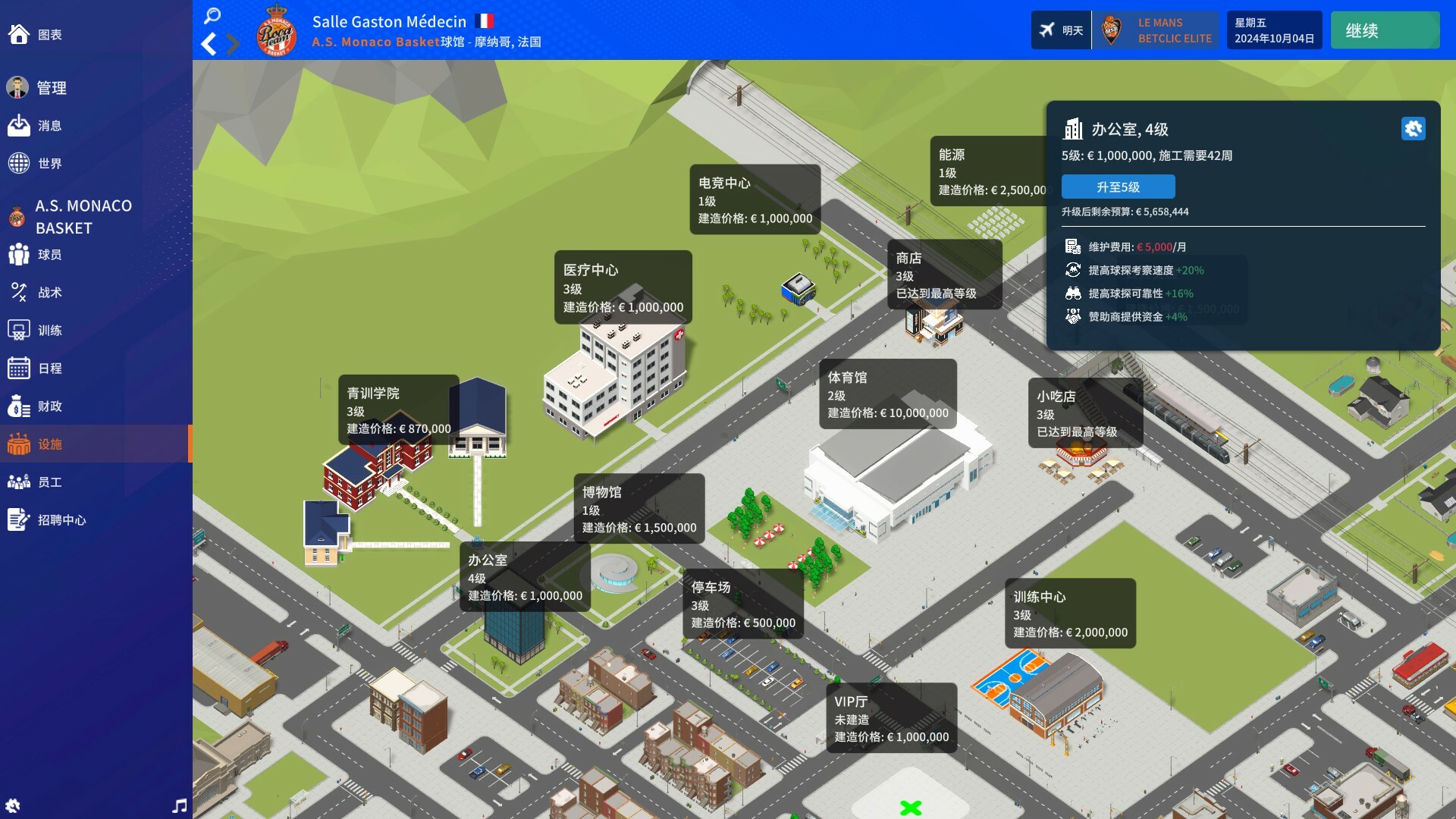Viewport: 1456px width, 819px height.
Task: Click the airplane travel icon beside 明天
Action: (1046, 30)
